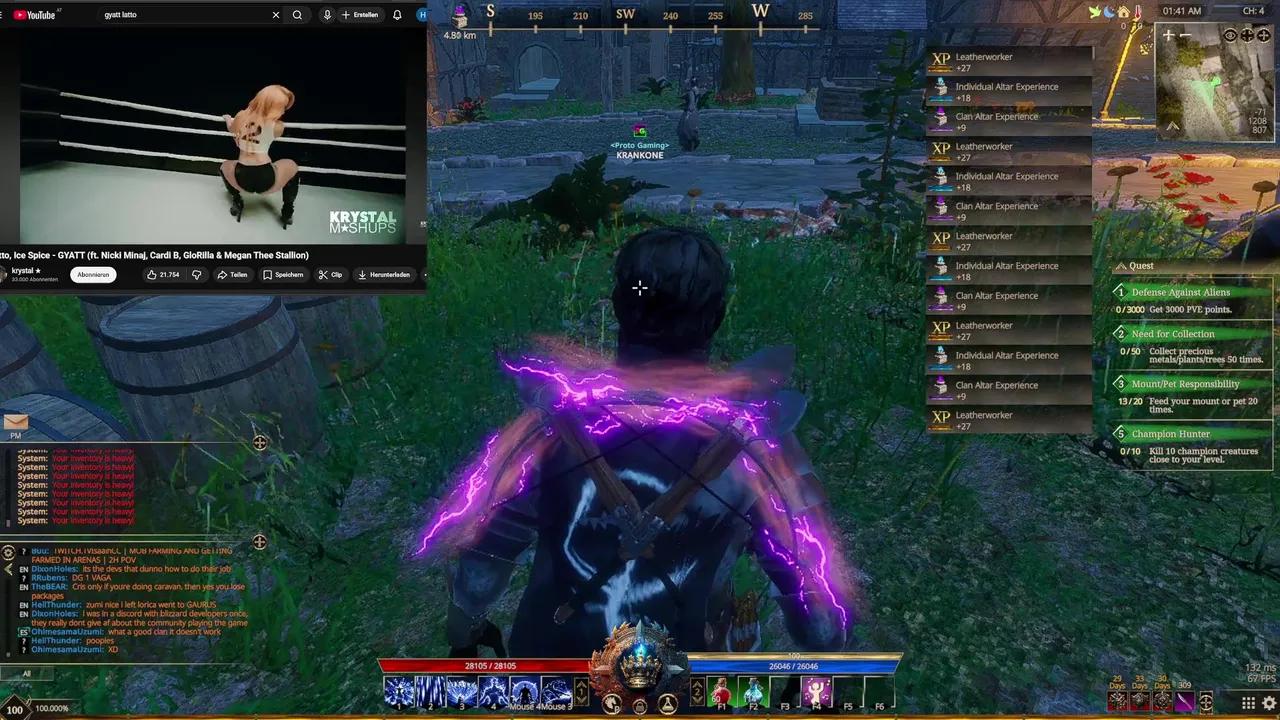Use the red health potion in slot F1

pyautogui.click(x=720, y=690)
